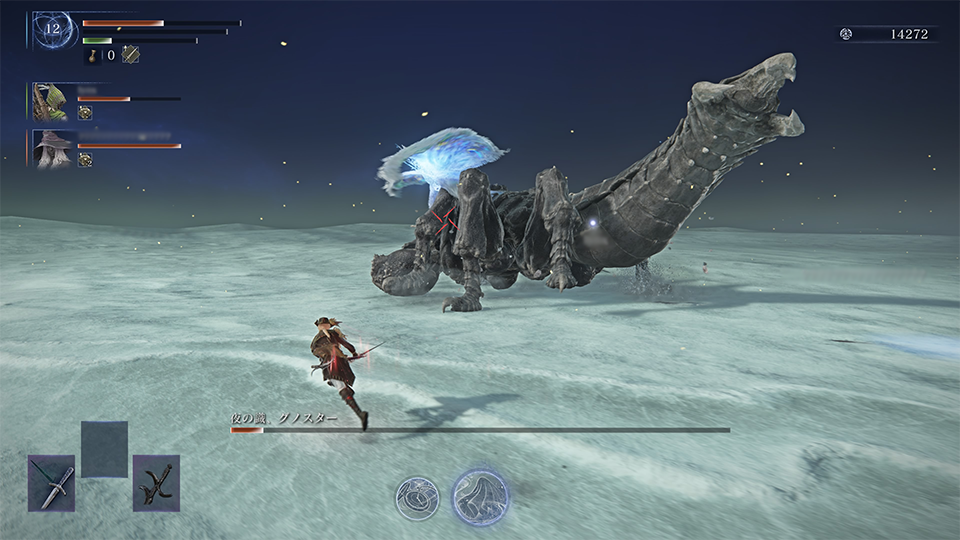Click the rune currency icon

(x=846, y=34)
